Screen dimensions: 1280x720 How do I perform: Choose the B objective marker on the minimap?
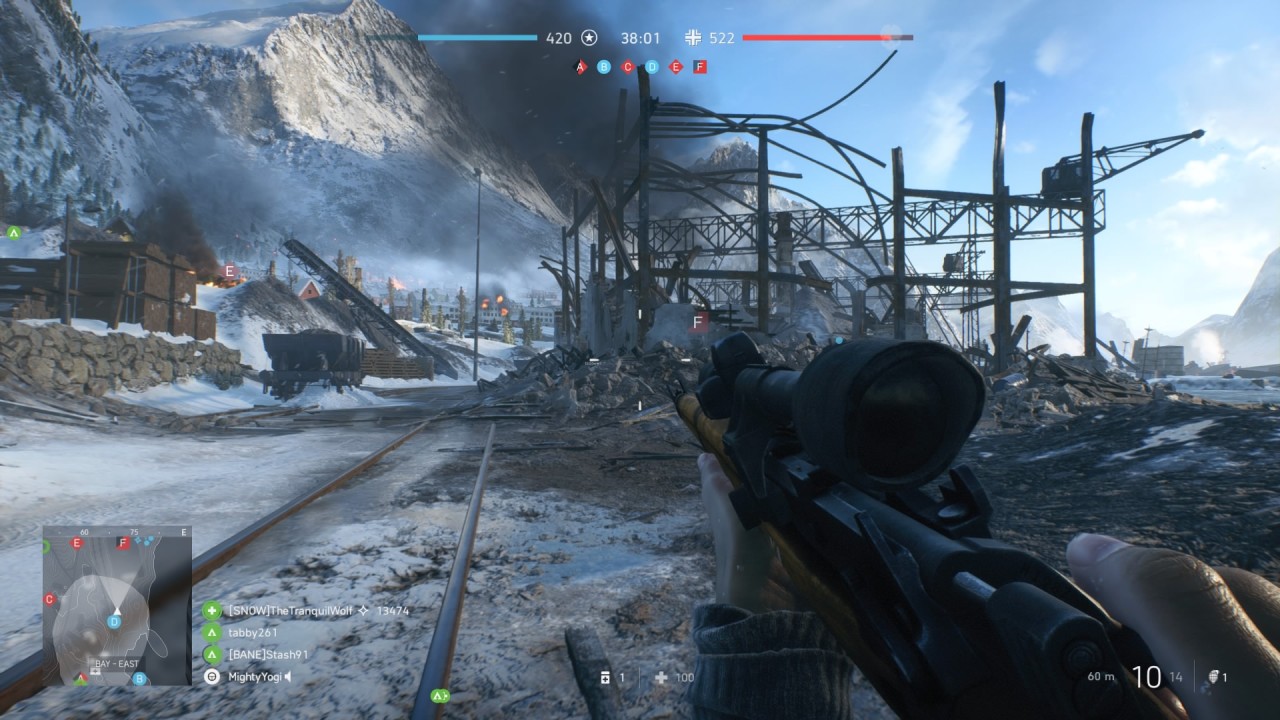pyautogui.click(x=139, y=678)
